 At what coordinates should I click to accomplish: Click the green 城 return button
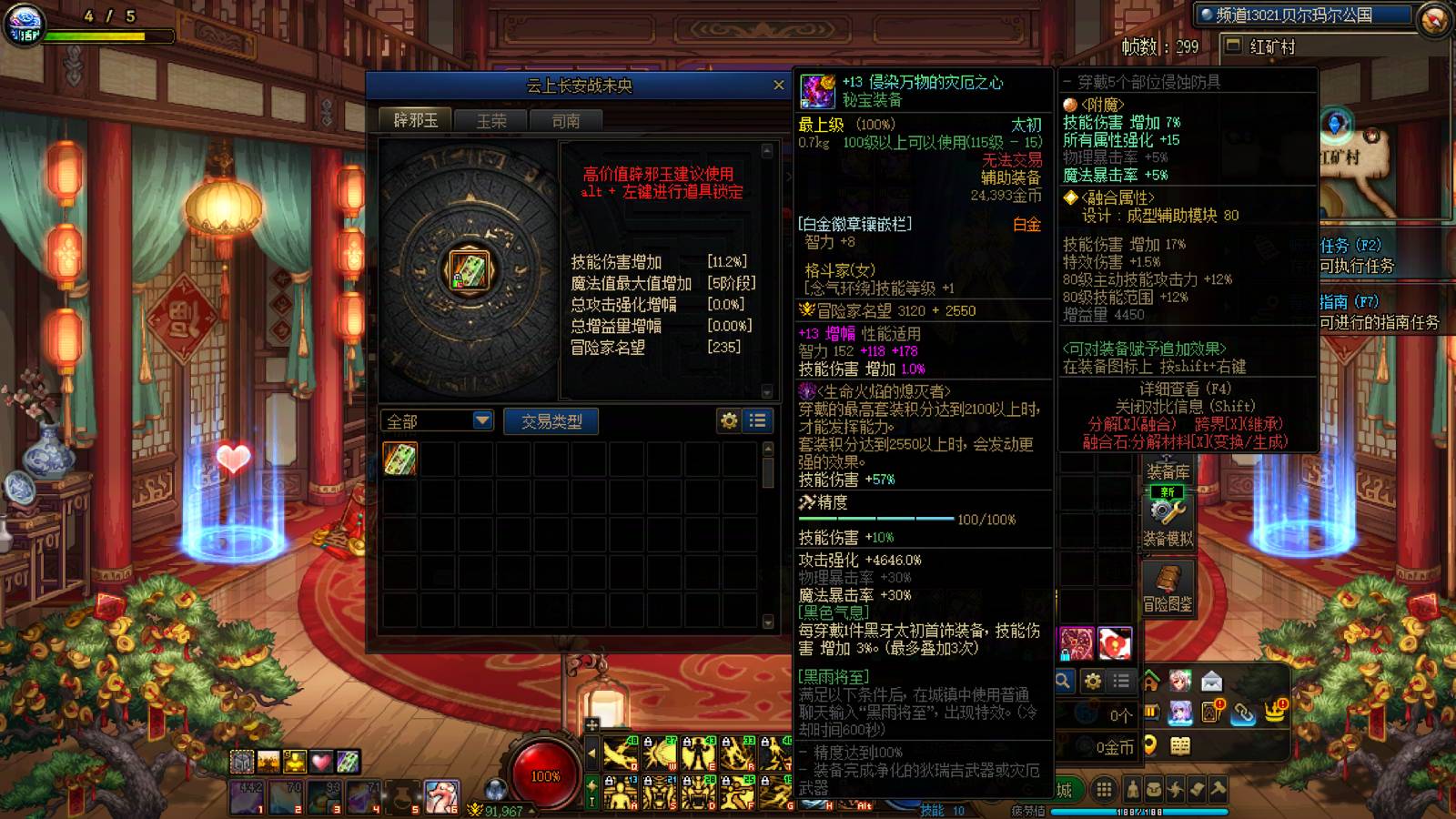[1065, 787]
